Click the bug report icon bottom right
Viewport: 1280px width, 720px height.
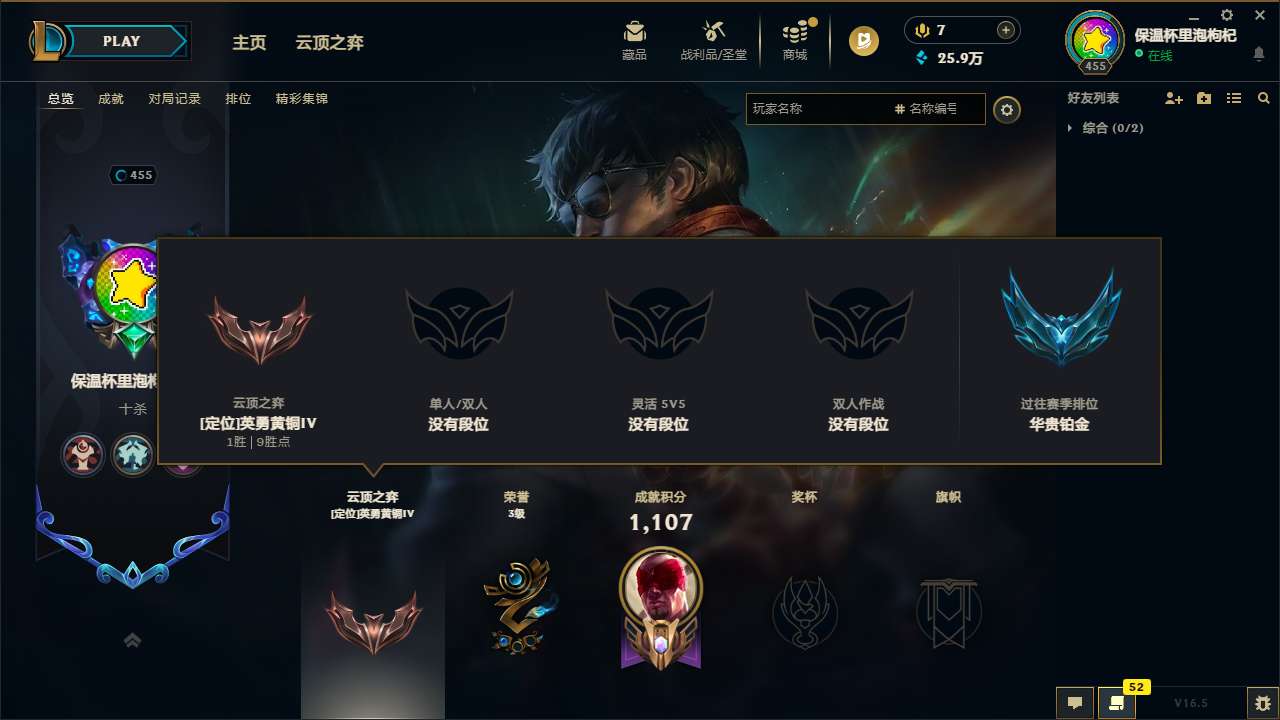[1258, 703]
